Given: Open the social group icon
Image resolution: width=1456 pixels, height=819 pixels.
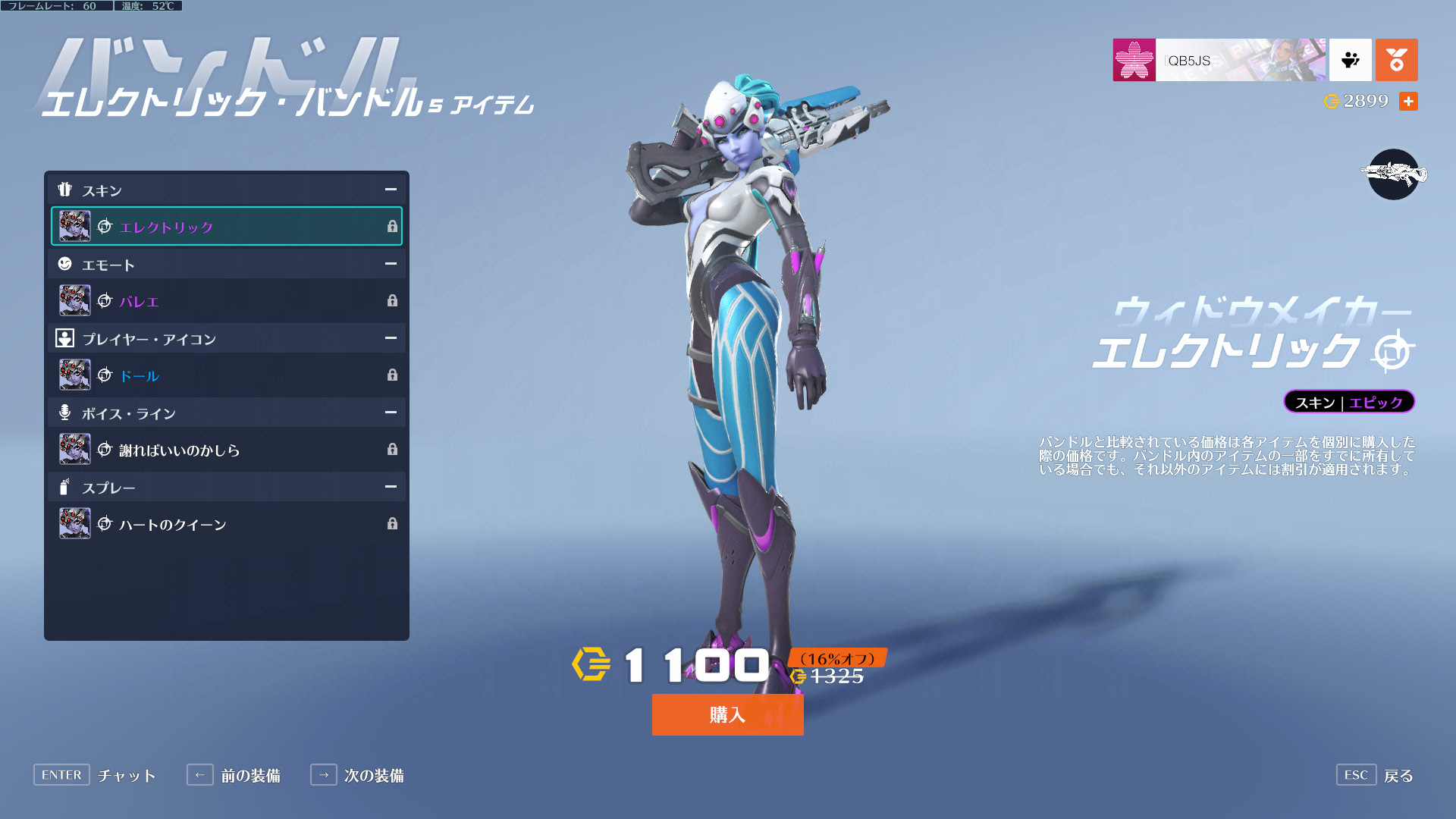Looking at the screenshot, I should 1351,60.
